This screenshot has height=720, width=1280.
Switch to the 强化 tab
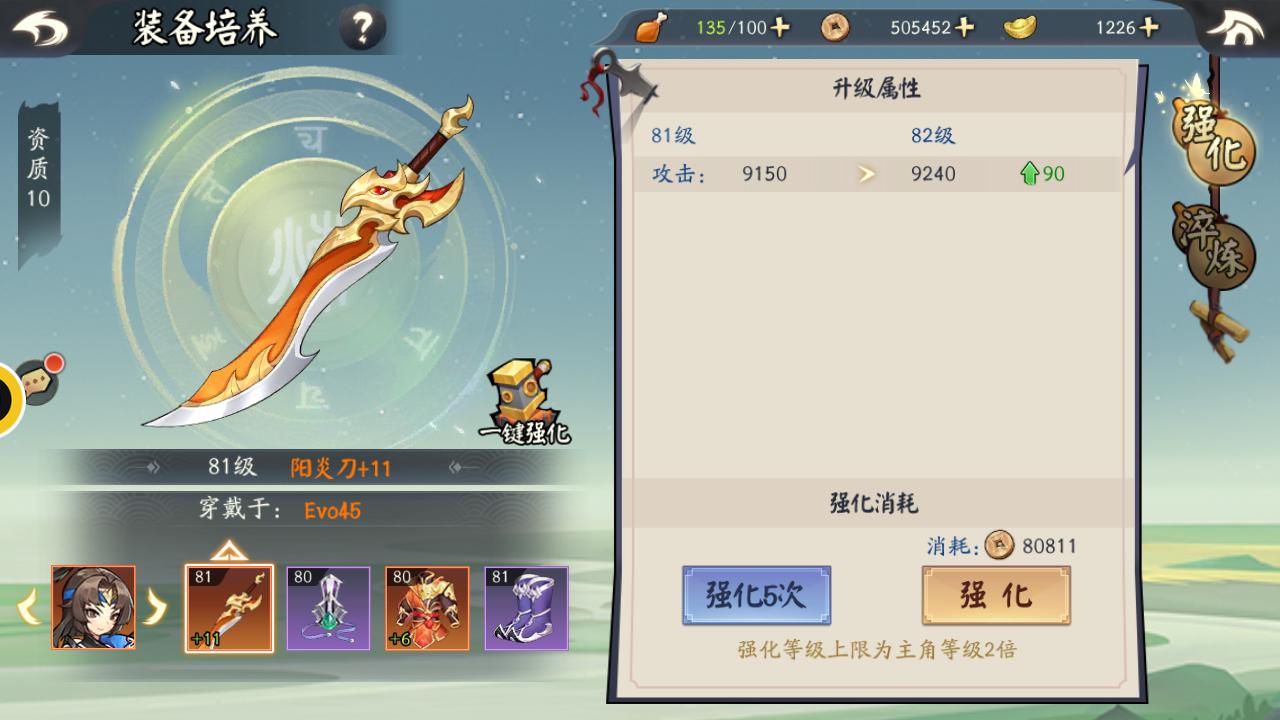pos(1213,140)
